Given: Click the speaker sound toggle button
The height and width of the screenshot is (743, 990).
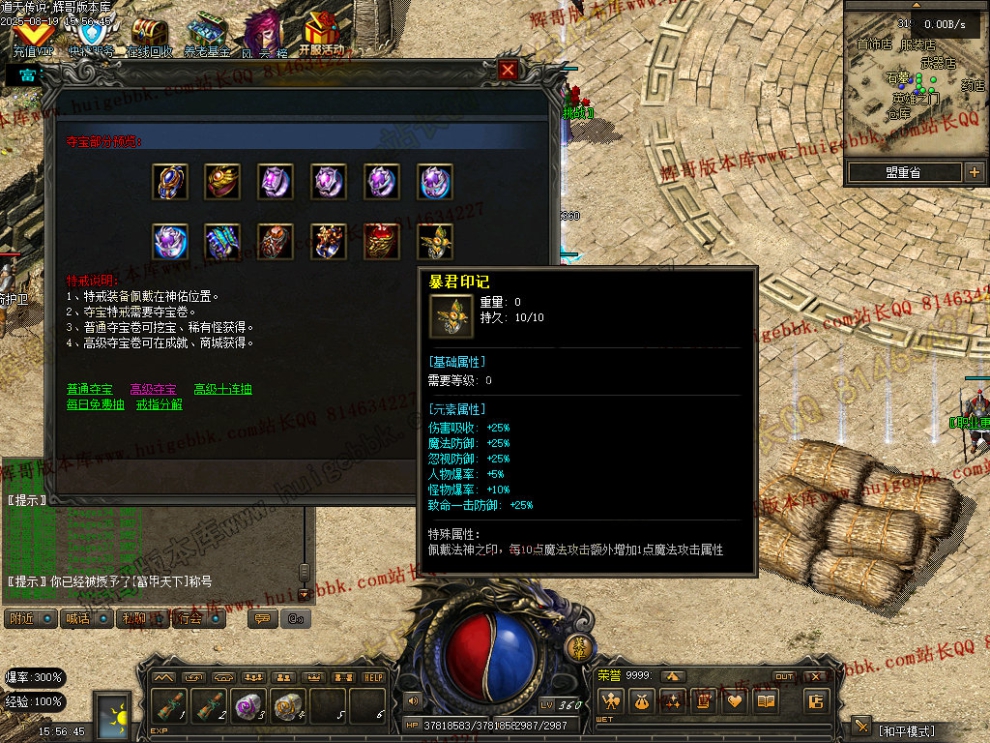Looking at the screenshot, I should pos(413,700).
